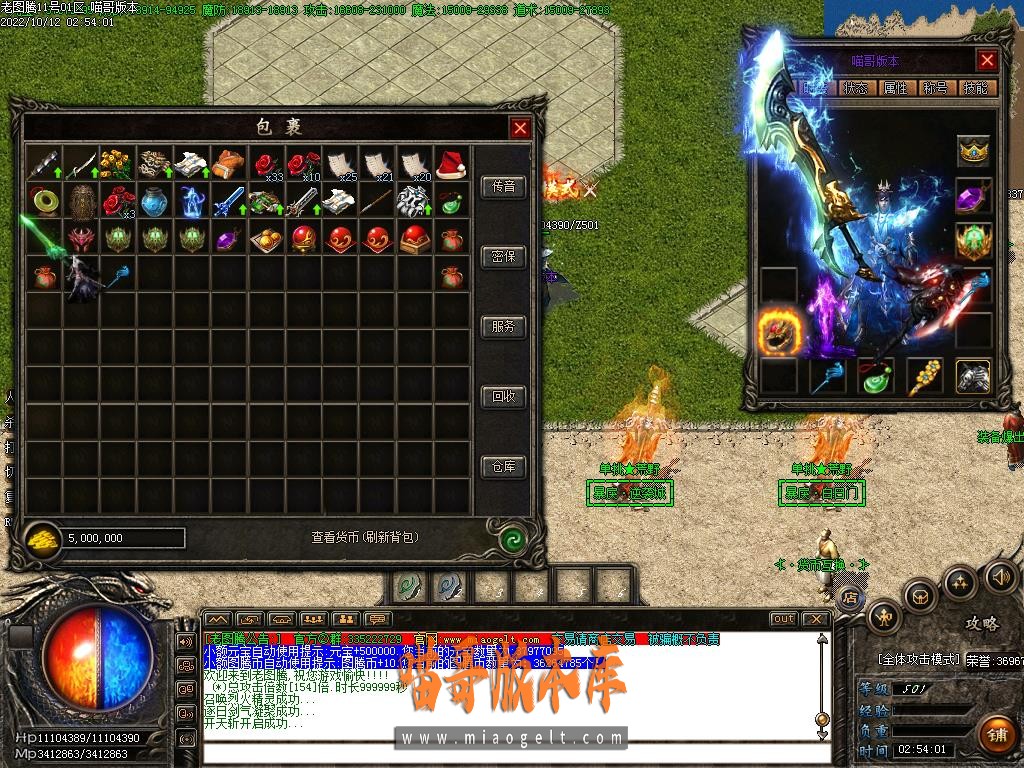Open the 技能 skills tab

pos(975,88)
